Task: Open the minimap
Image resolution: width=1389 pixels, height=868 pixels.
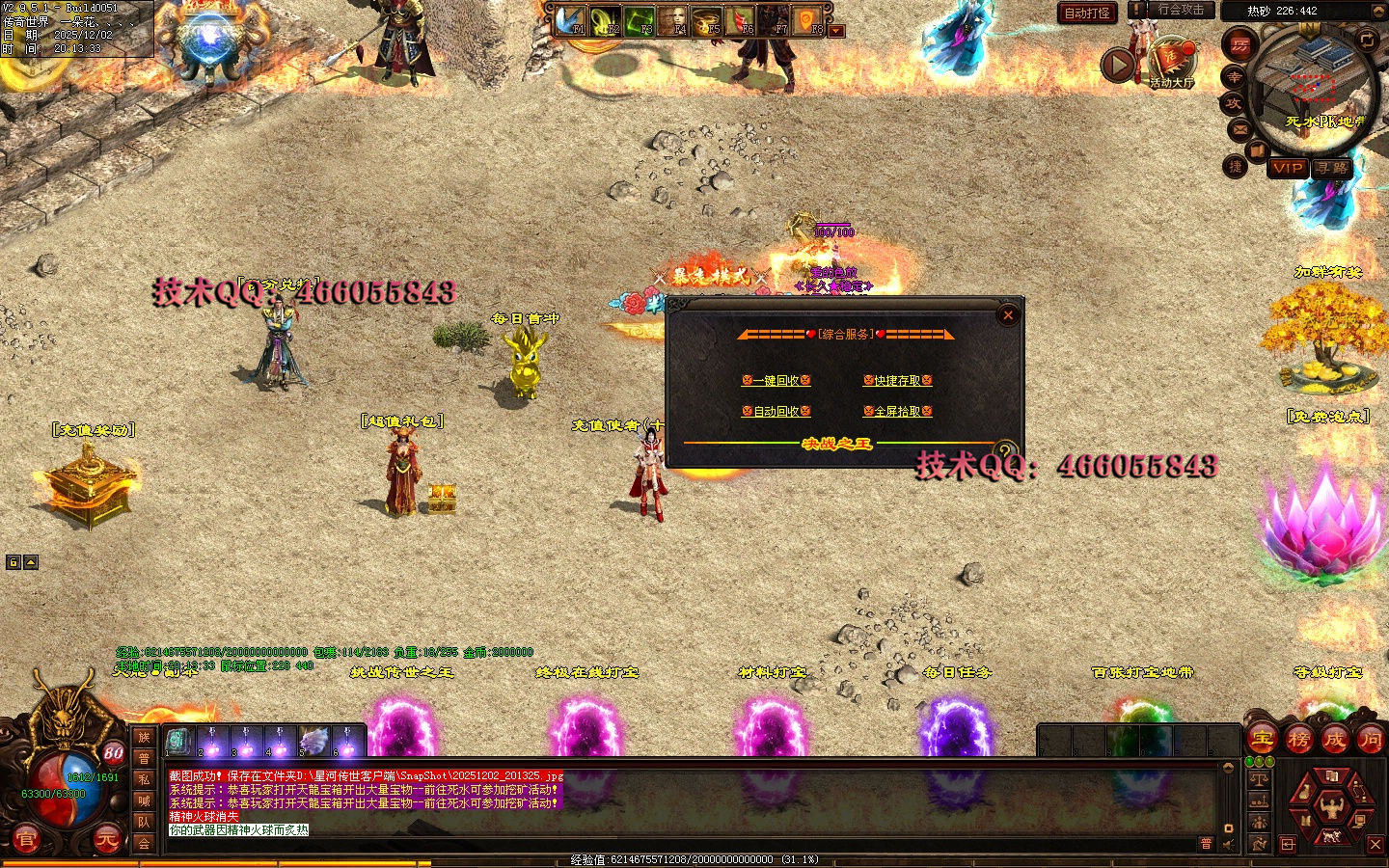Action: (1314, 85)
